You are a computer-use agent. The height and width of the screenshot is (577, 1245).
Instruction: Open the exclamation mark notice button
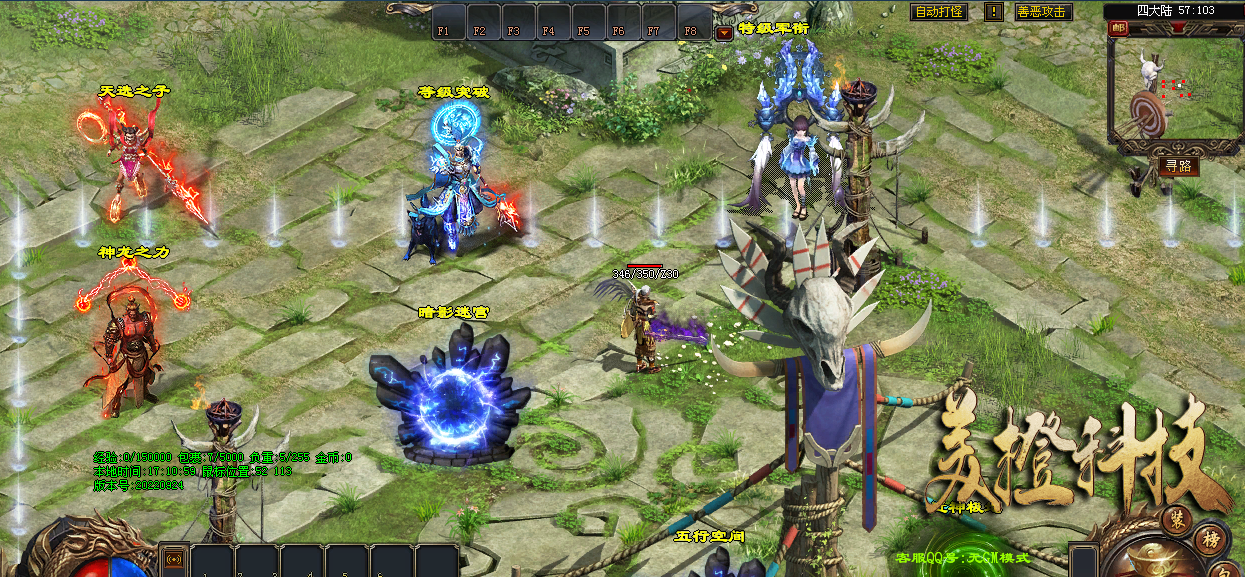(994, 12)
